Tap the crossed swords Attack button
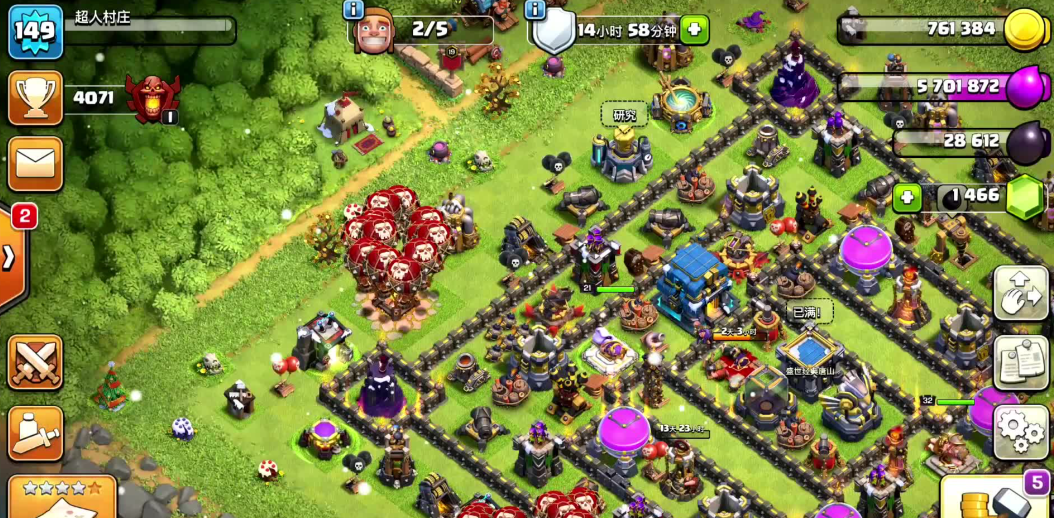Screen dimensions: 1054x518 [35, 361]
